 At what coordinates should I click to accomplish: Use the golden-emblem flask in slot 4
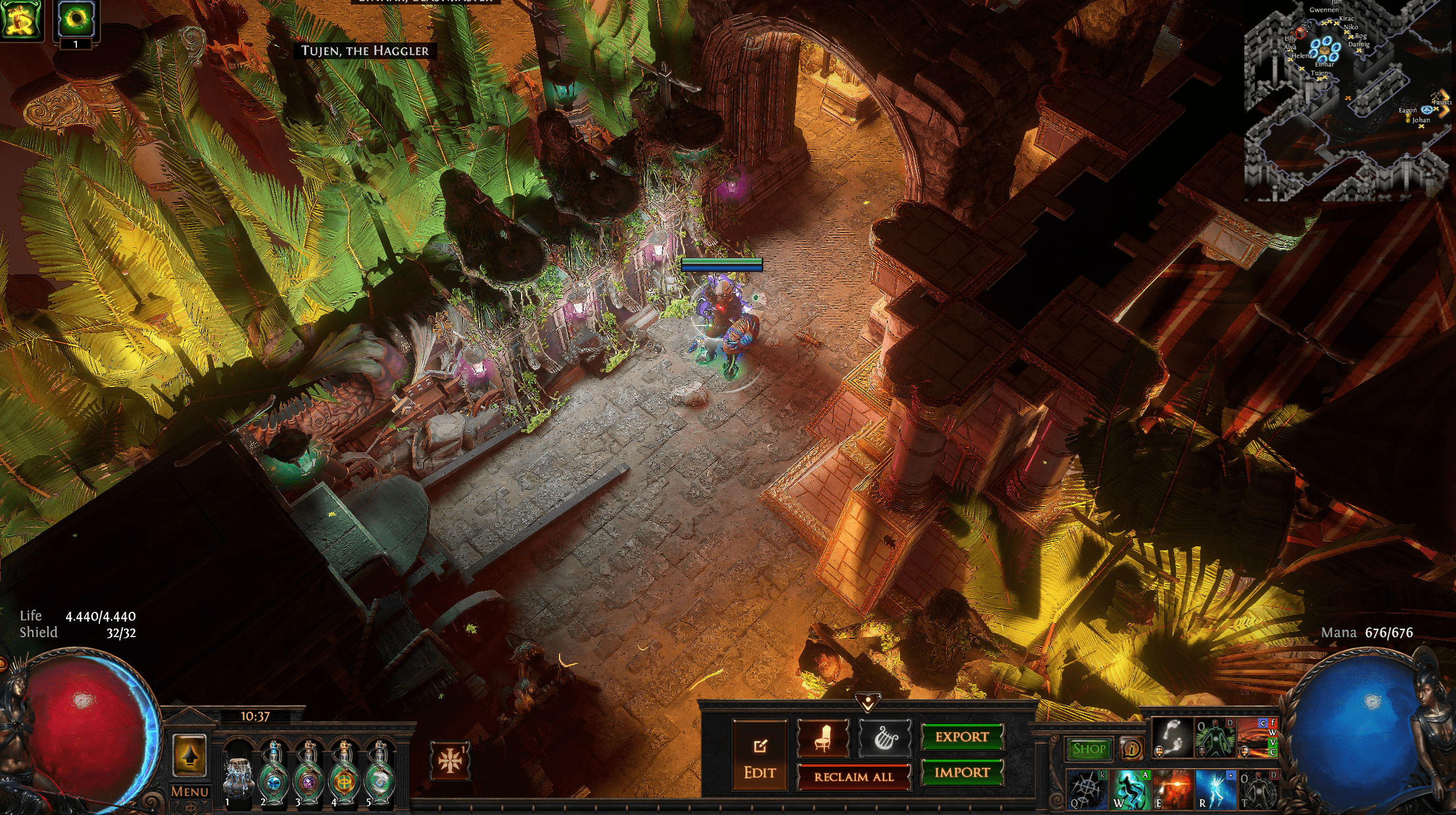point(344,774)
